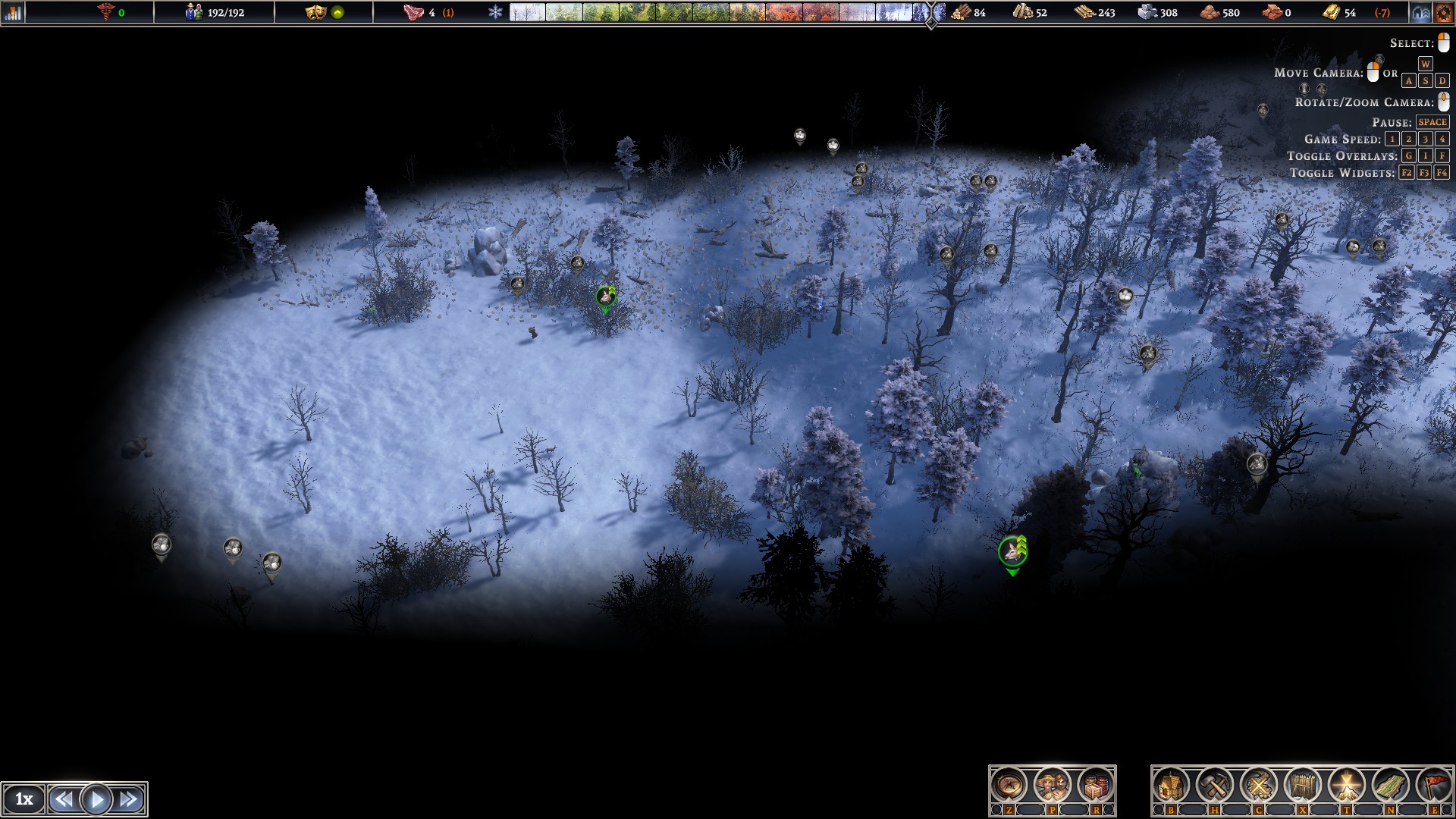Select the deer marker with green arrows at bottom

[x=1012, y=552]
